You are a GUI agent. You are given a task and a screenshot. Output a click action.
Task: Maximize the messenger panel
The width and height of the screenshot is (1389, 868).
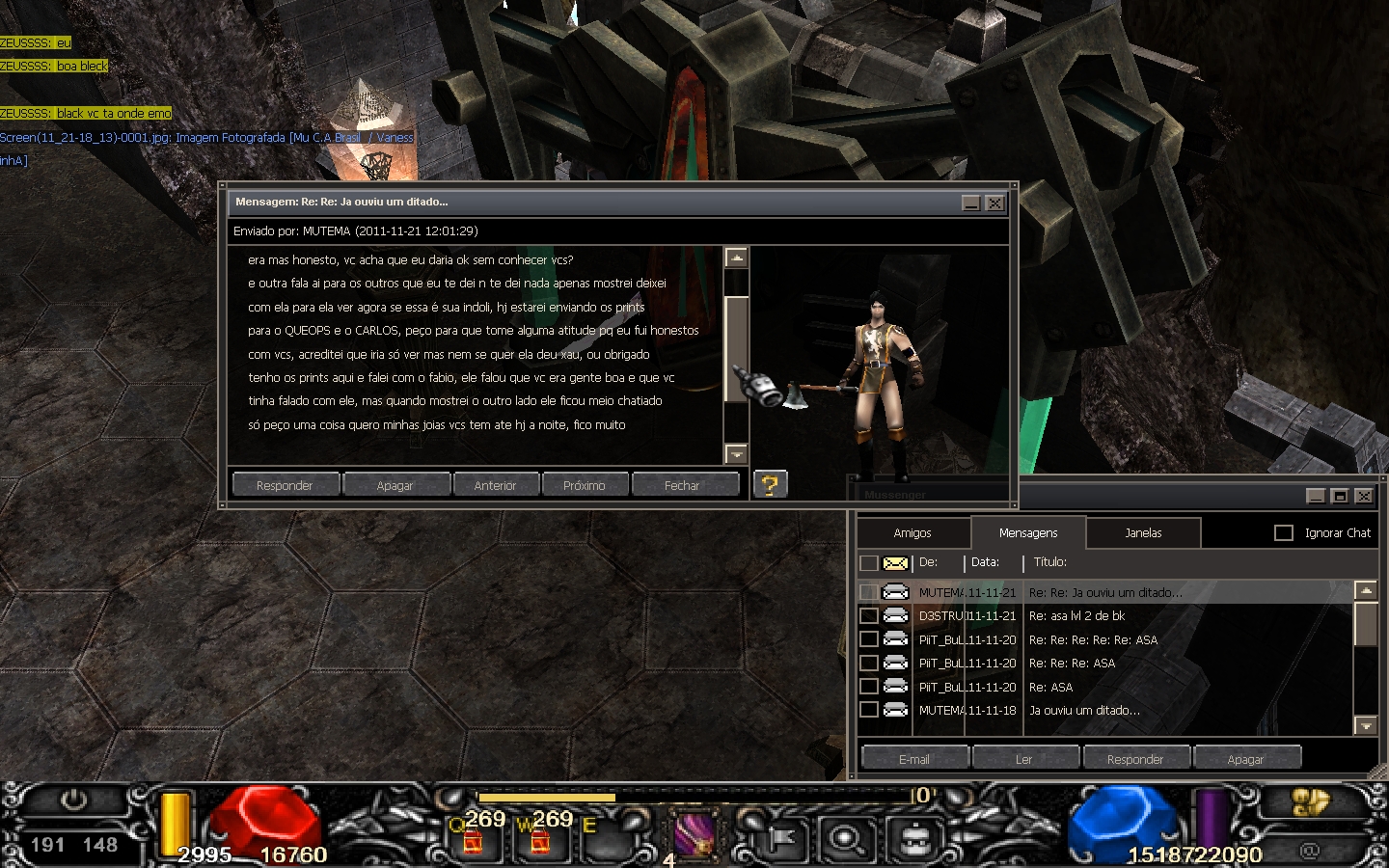[1339, 496]
